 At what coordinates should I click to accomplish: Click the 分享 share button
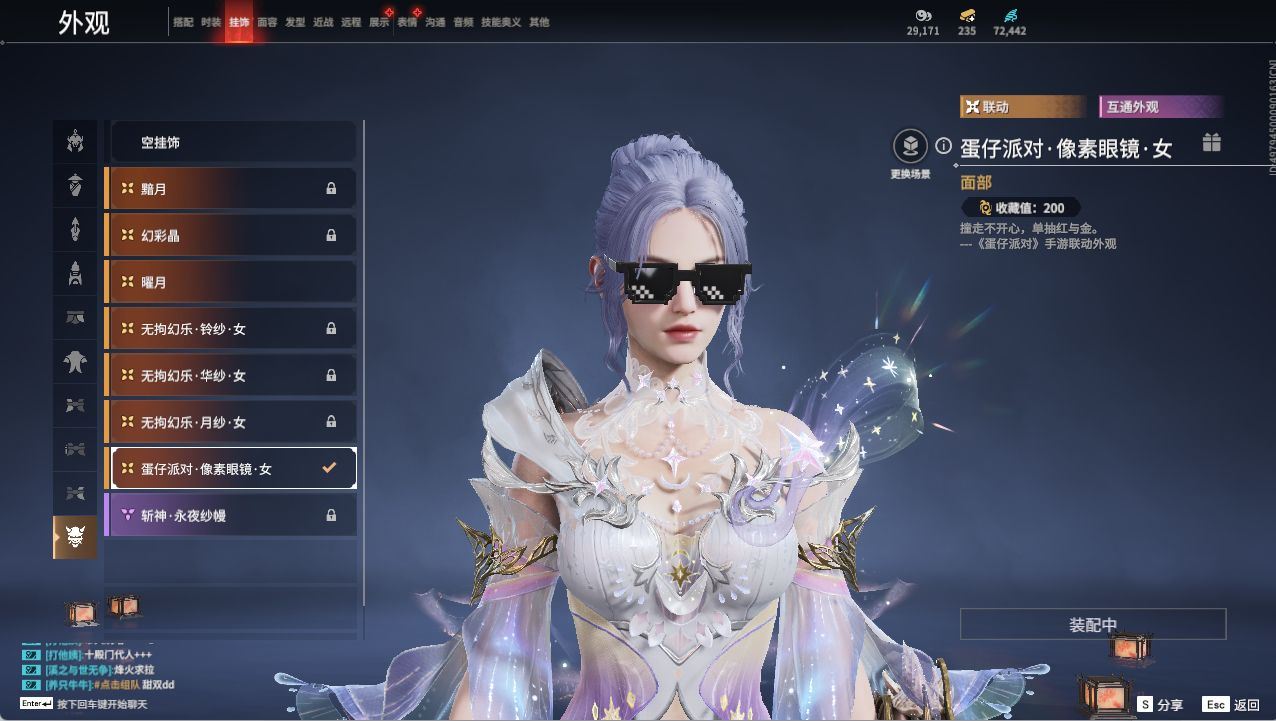[1160, 705]
